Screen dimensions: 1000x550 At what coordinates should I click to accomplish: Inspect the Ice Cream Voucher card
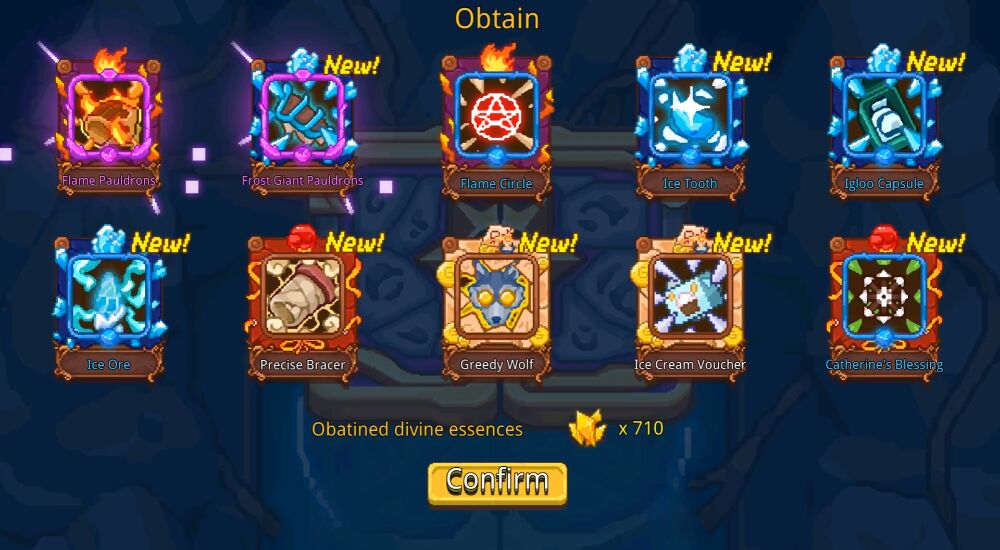click(690, 298)
